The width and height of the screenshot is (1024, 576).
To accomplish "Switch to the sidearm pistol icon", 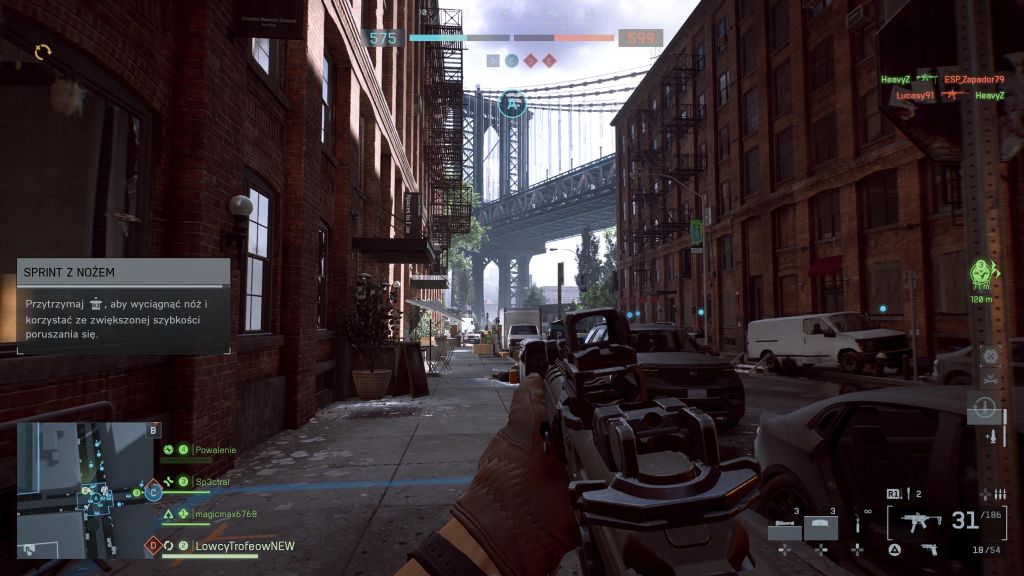I will (928, 549).
